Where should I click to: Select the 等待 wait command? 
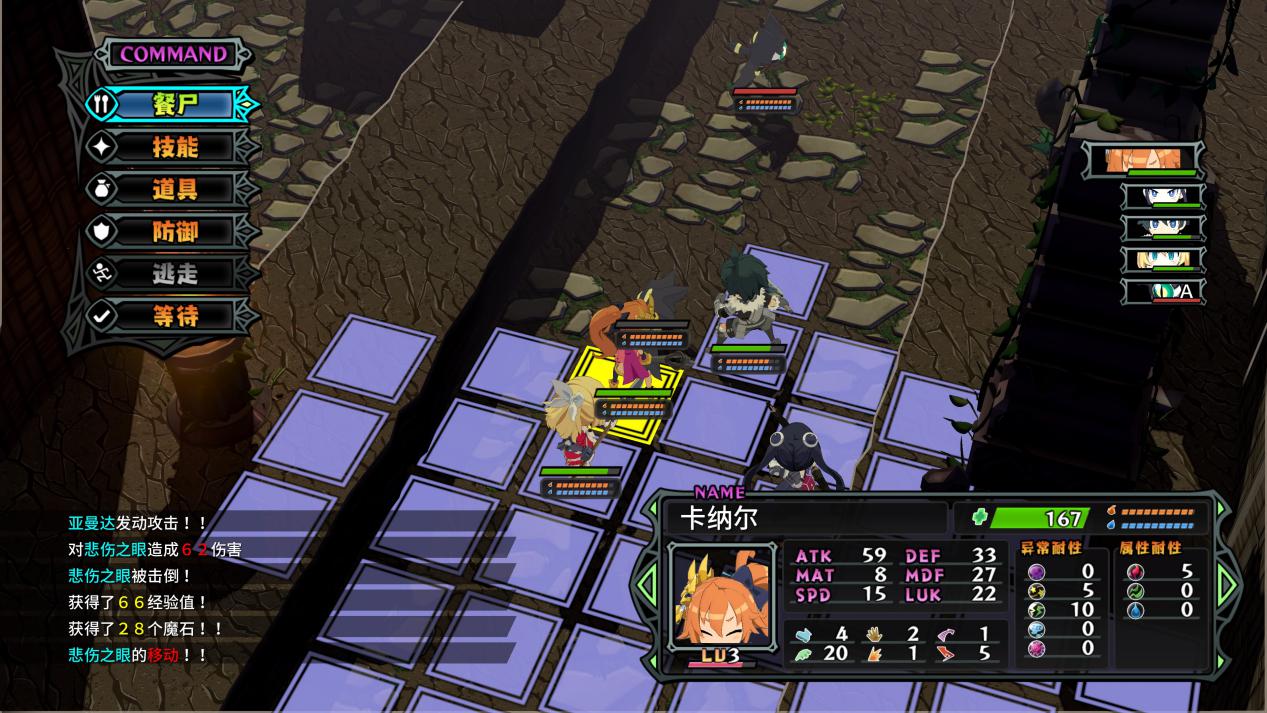[x=175, y=316]
